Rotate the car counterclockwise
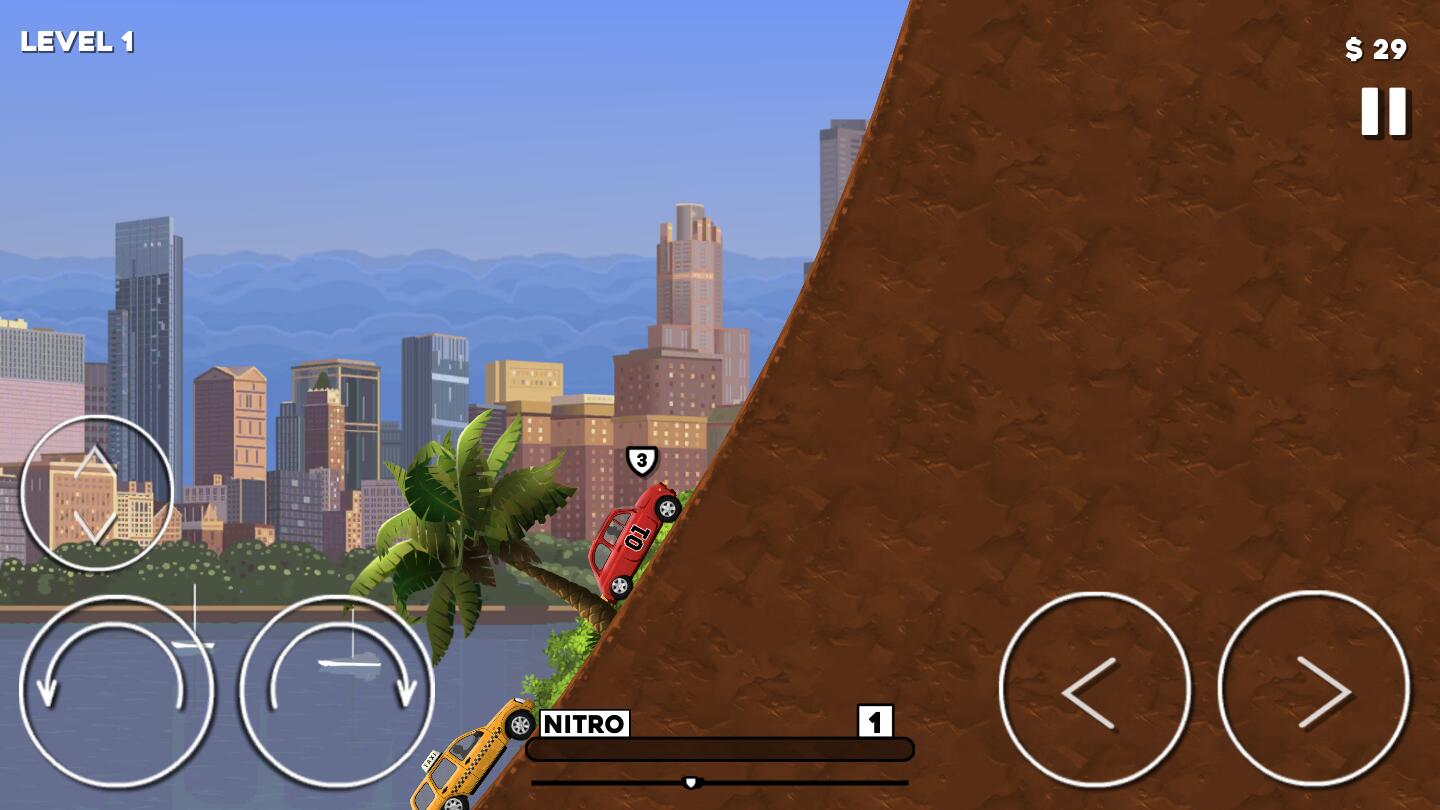The width and height of the screenshot is (1440, 810). pyautogui.click(x=116, y=691)
